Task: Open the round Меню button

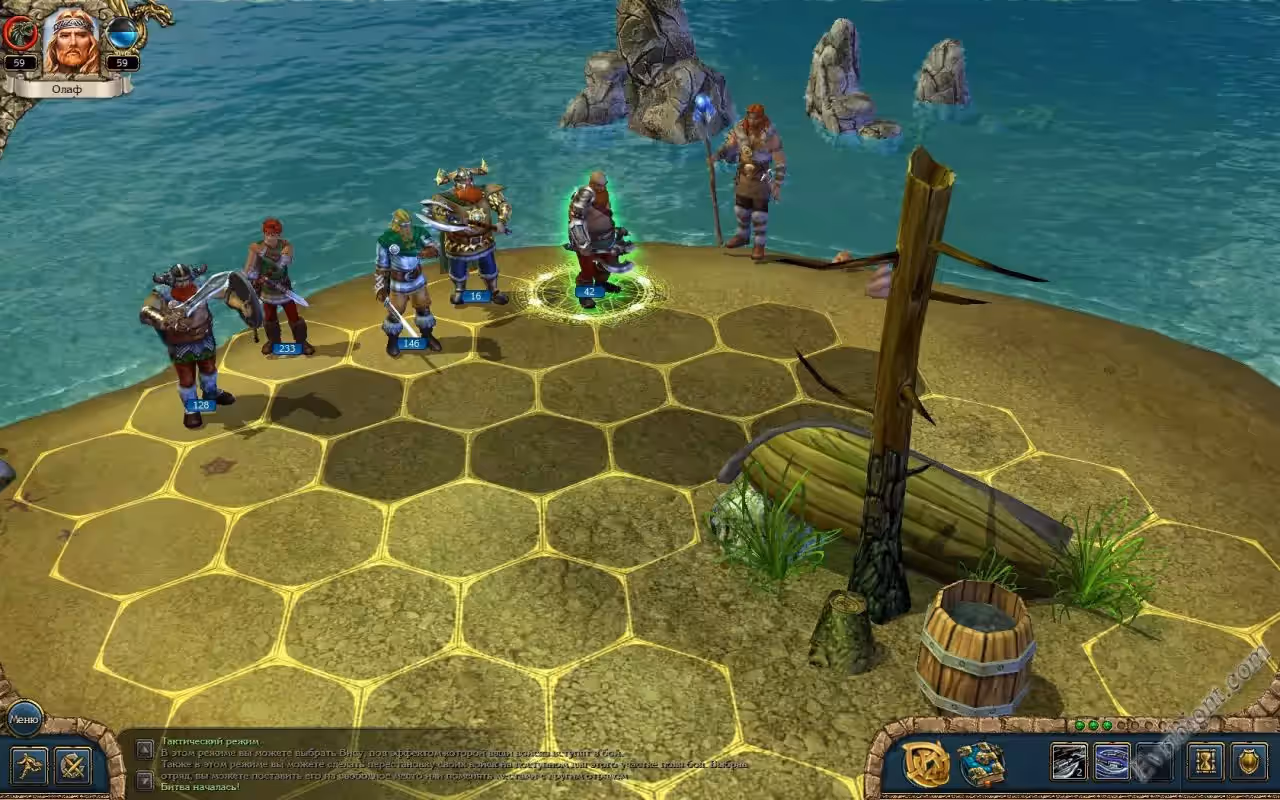Action: [23, 718]
